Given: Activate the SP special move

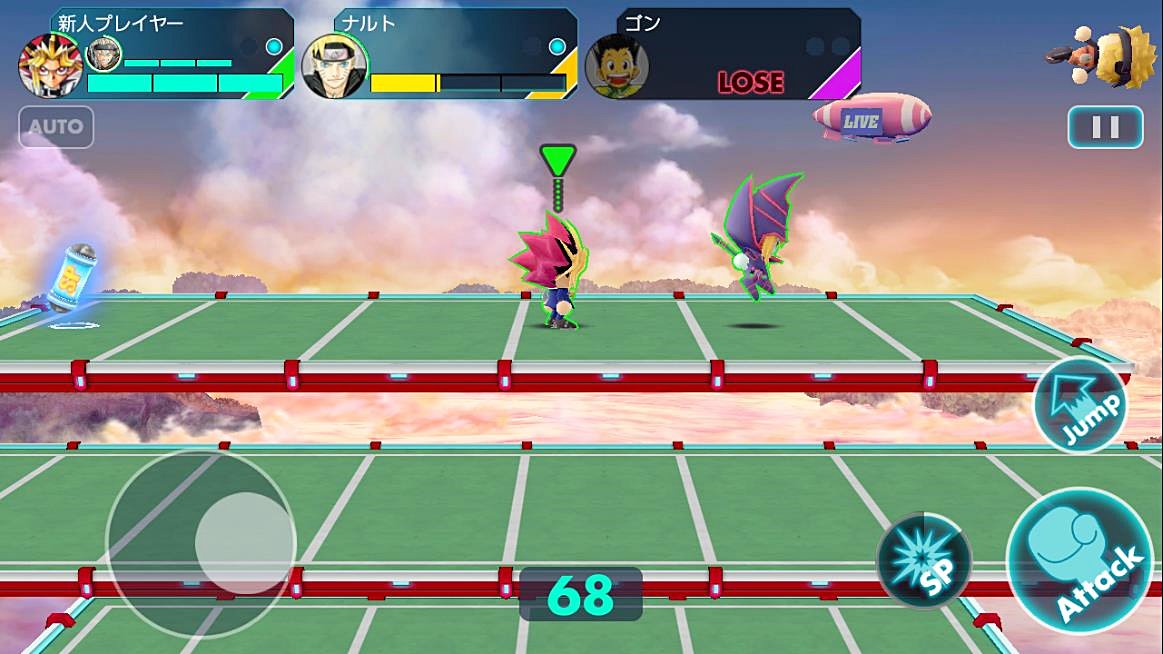Looking at the screenshot, I should 923,561.
